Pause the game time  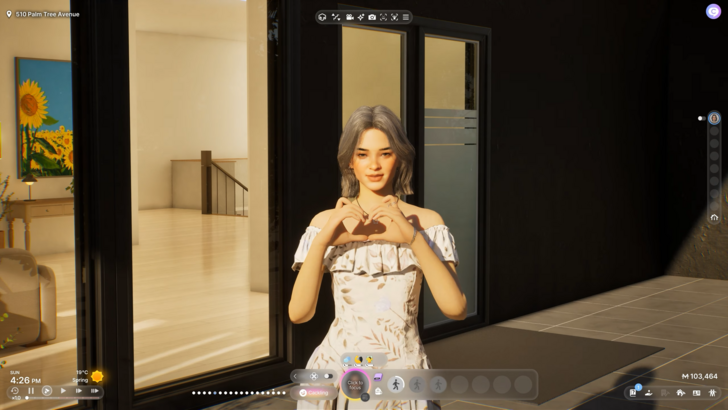click(x=31, y=391)
